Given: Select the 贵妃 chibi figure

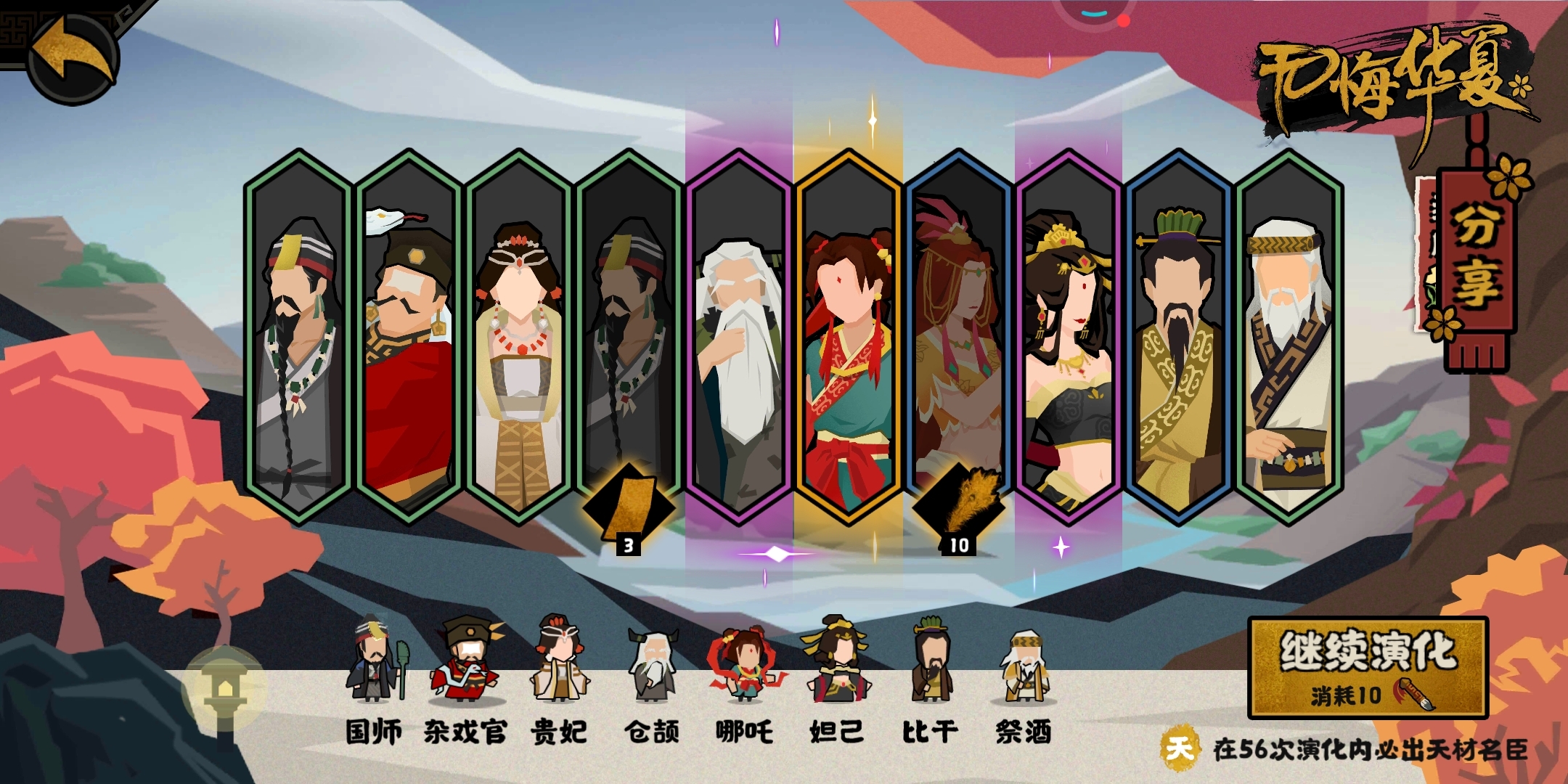Looking at the screenshot, I should [559, 661].
